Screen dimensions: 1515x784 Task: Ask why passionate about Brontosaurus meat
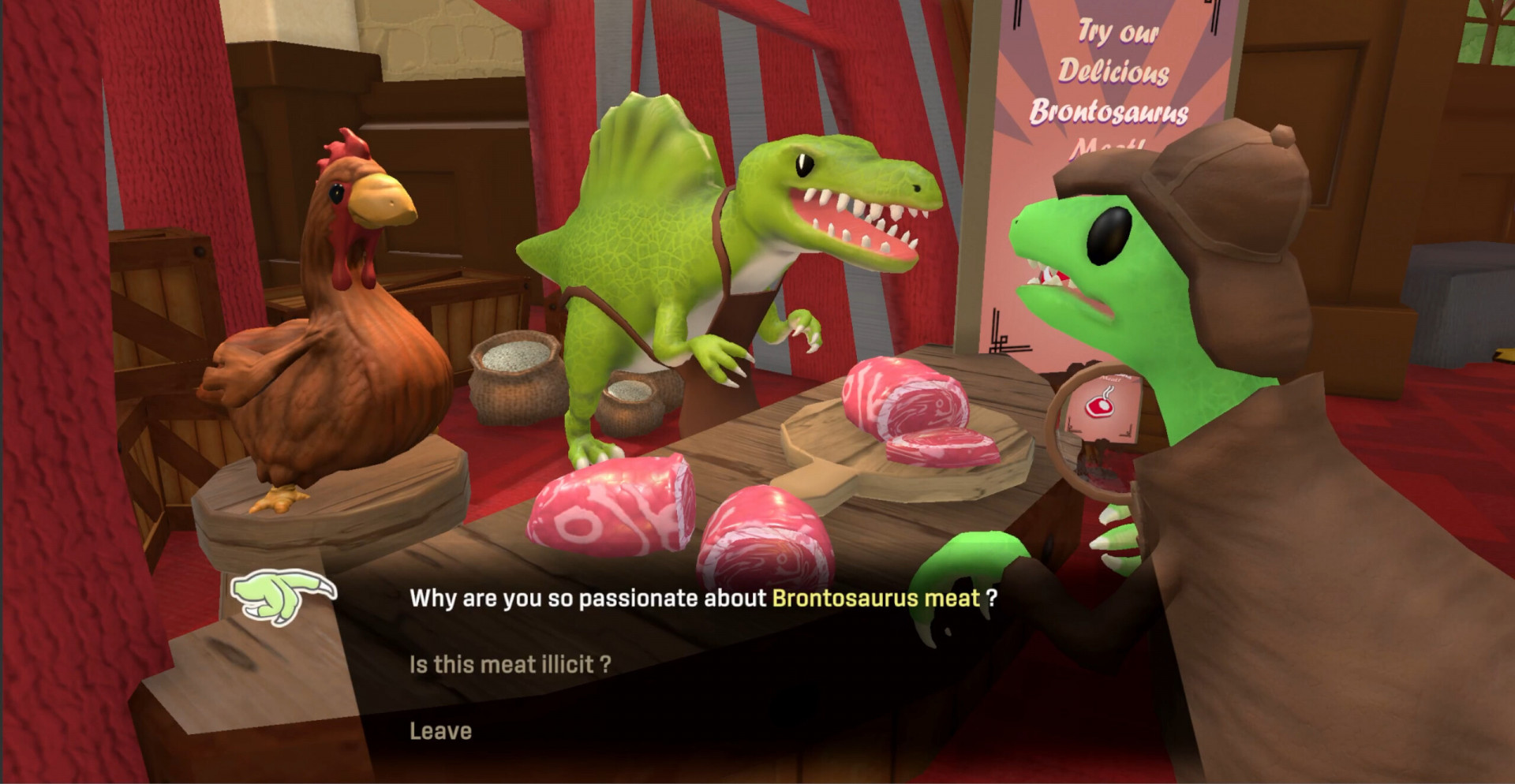(702, 598)
